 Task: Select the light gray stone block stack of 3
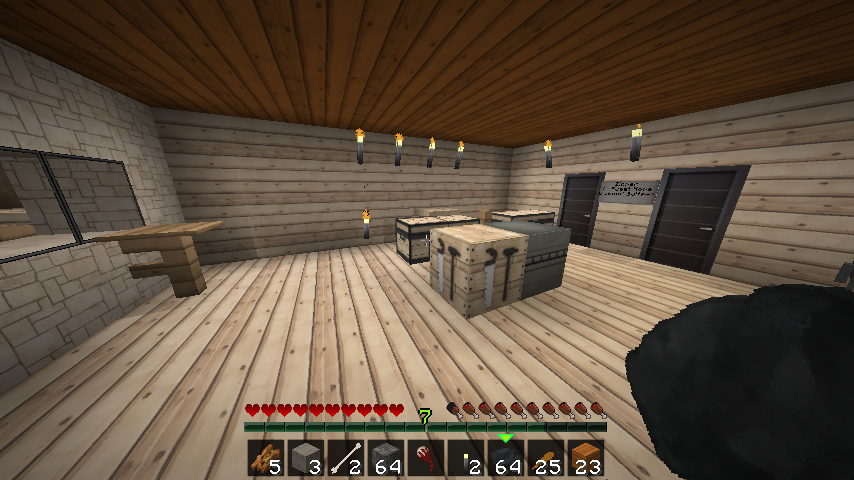[305, 458]
